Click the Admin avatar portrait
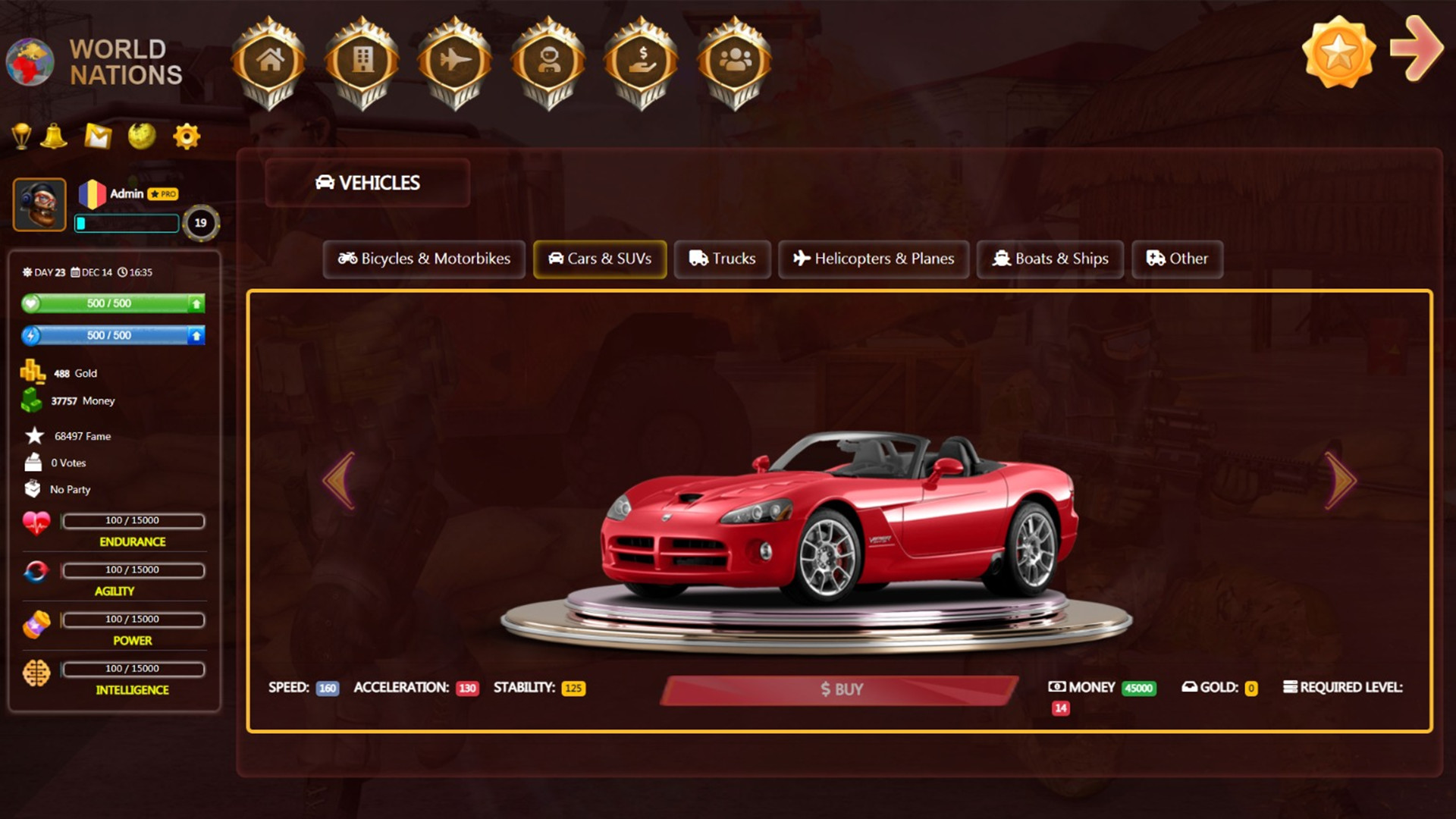 (x=39, y=203)
